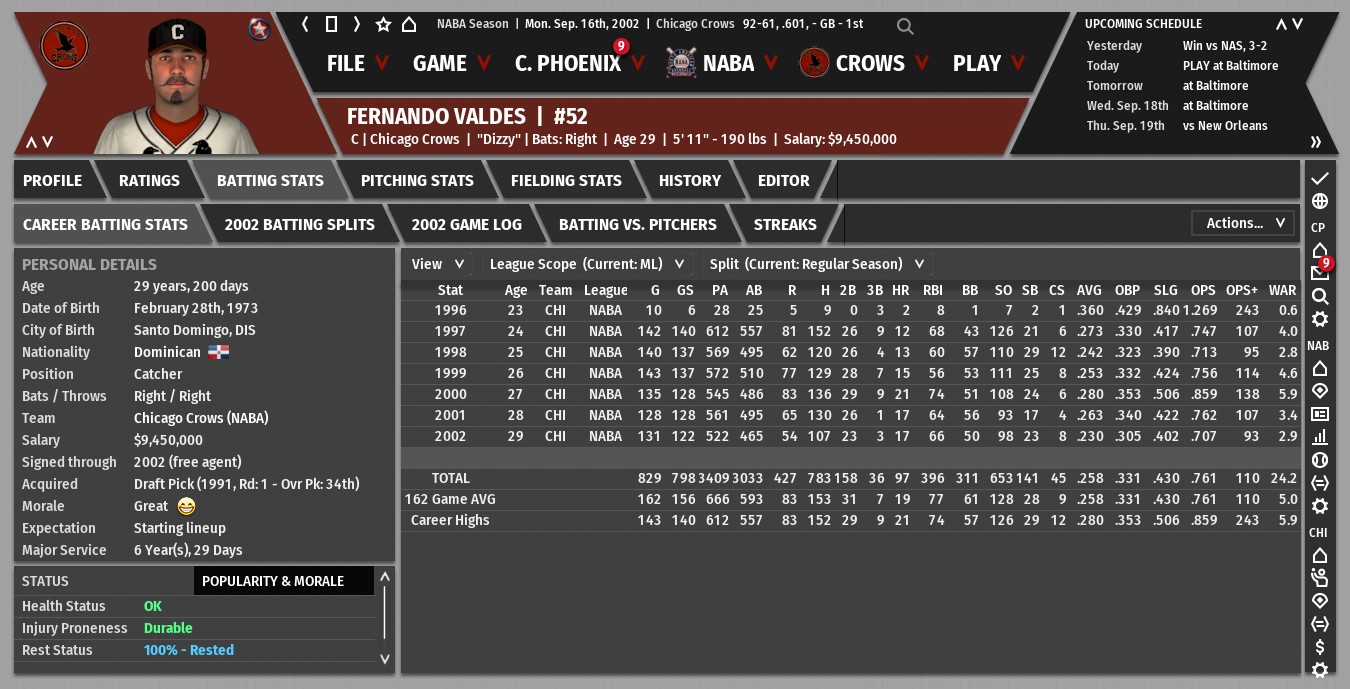Switch to the PROFILE tab

click(53, 181)
